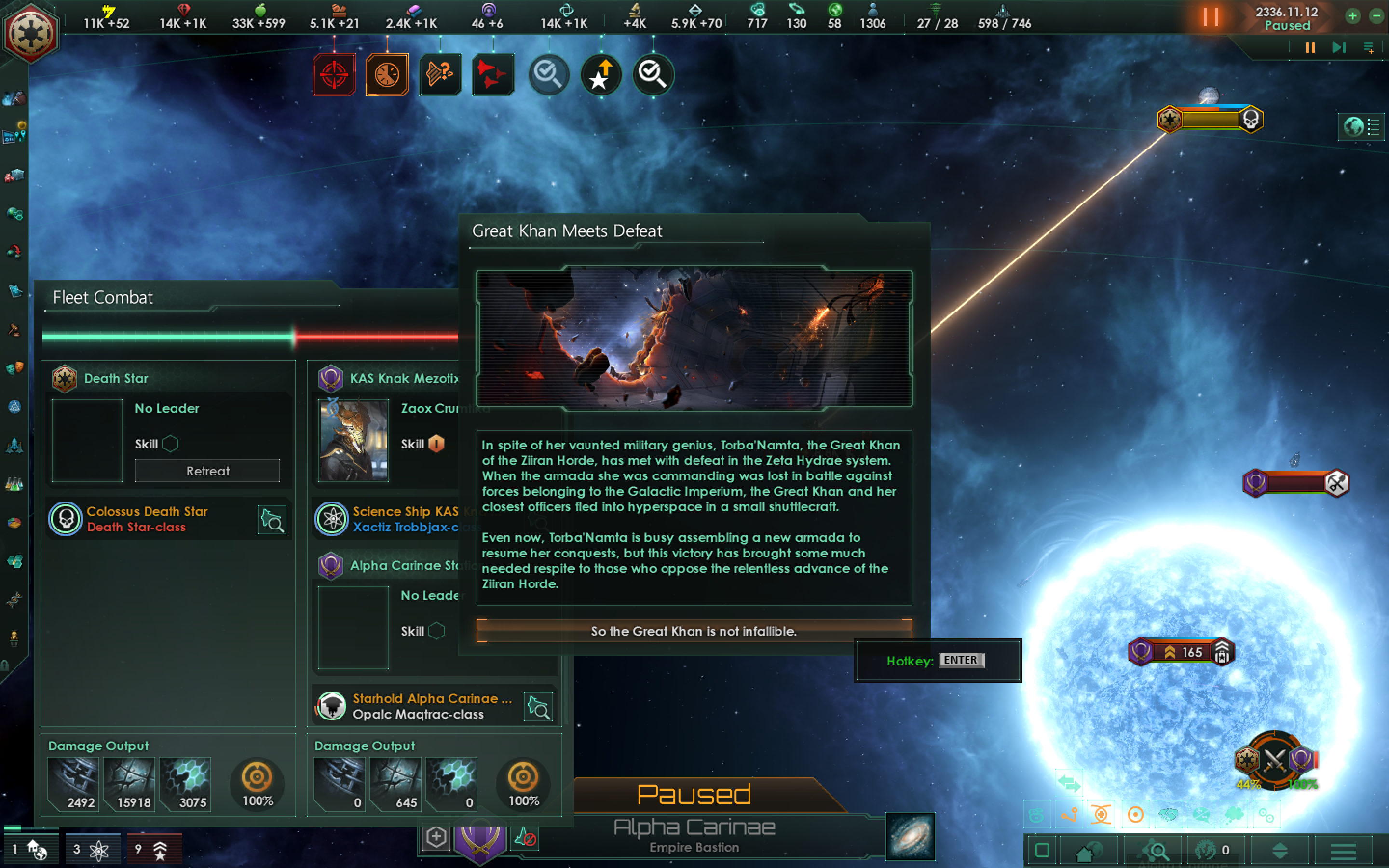1389x868 pixels.
Task: Toggle the opinion map mode icon
Action: coord(1201,815)
